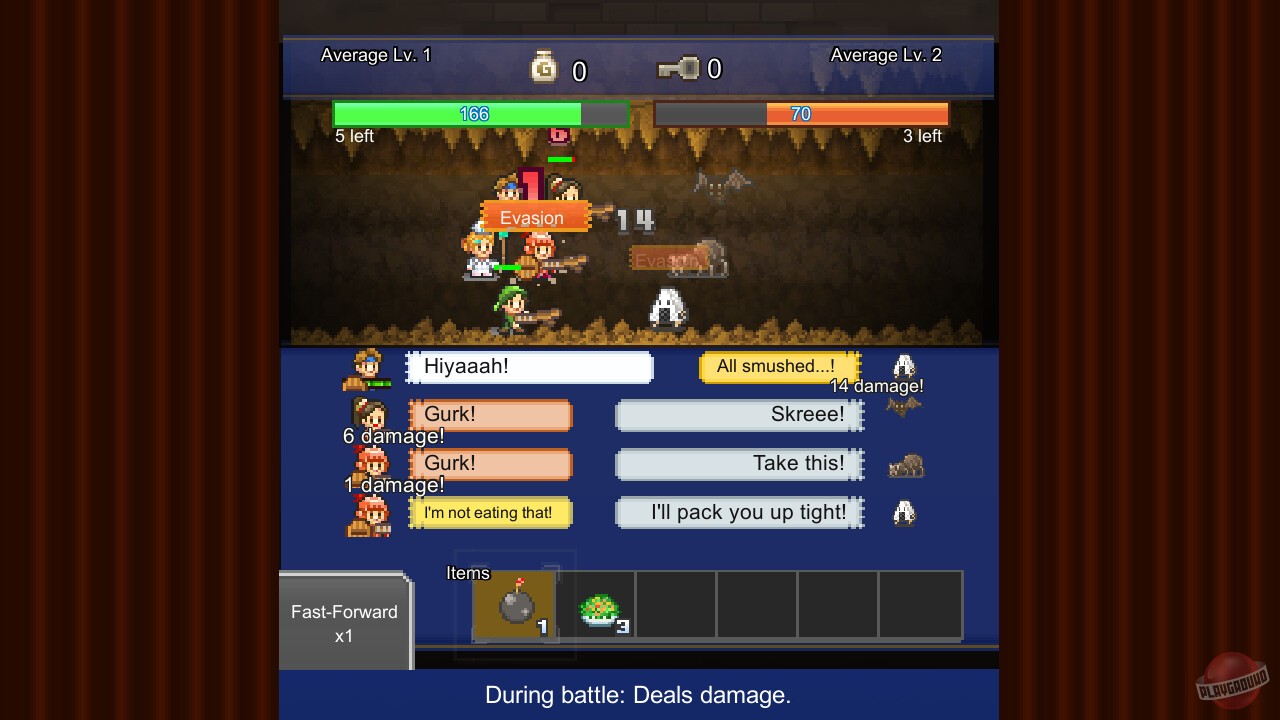Open the last empty slot in the Items row
Image resolution: width=1280 pixels, height=720 pixels.
point(919,605)
